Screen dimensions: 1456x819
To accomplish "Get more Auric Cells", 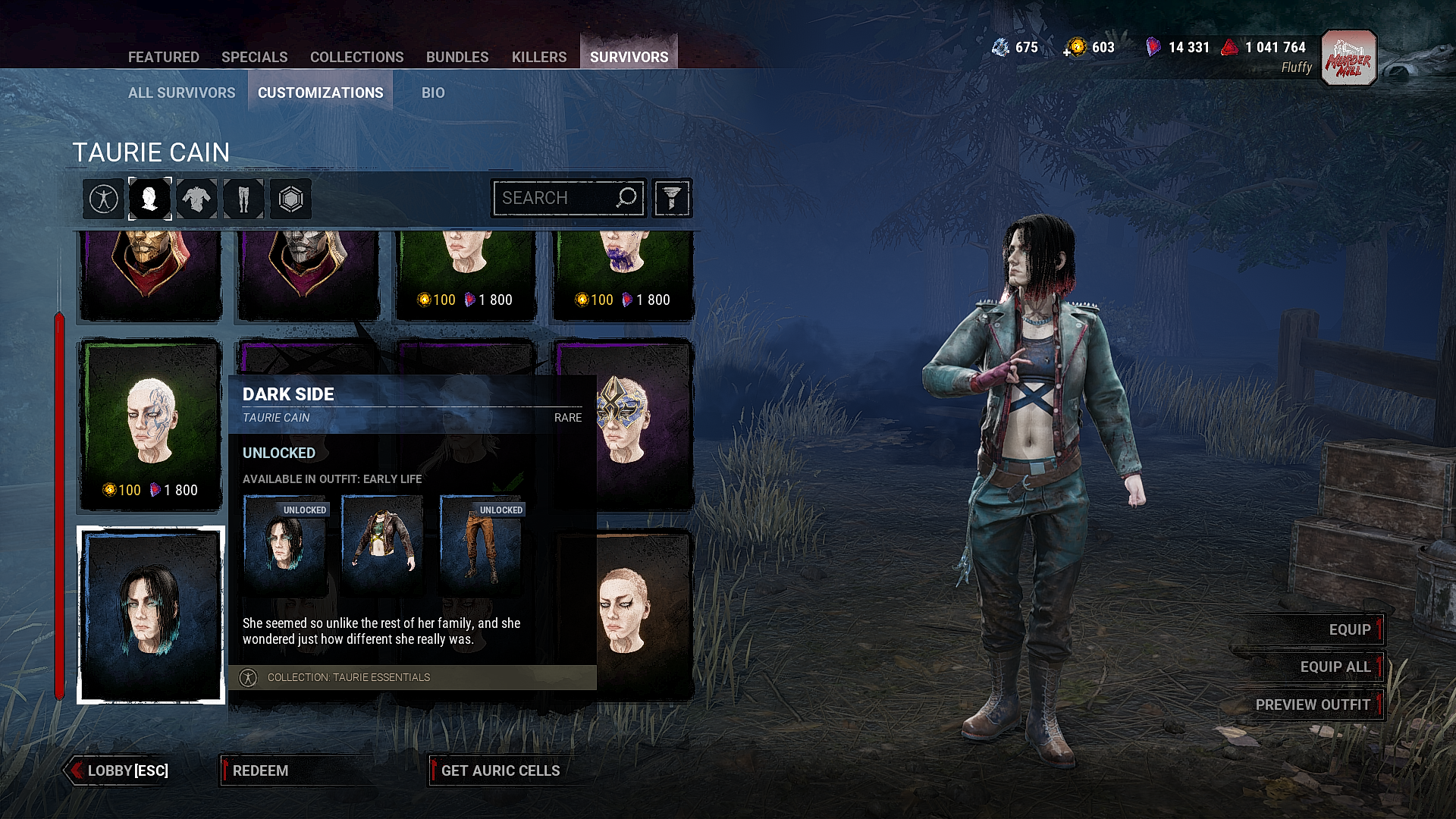I will pos(500,770).
